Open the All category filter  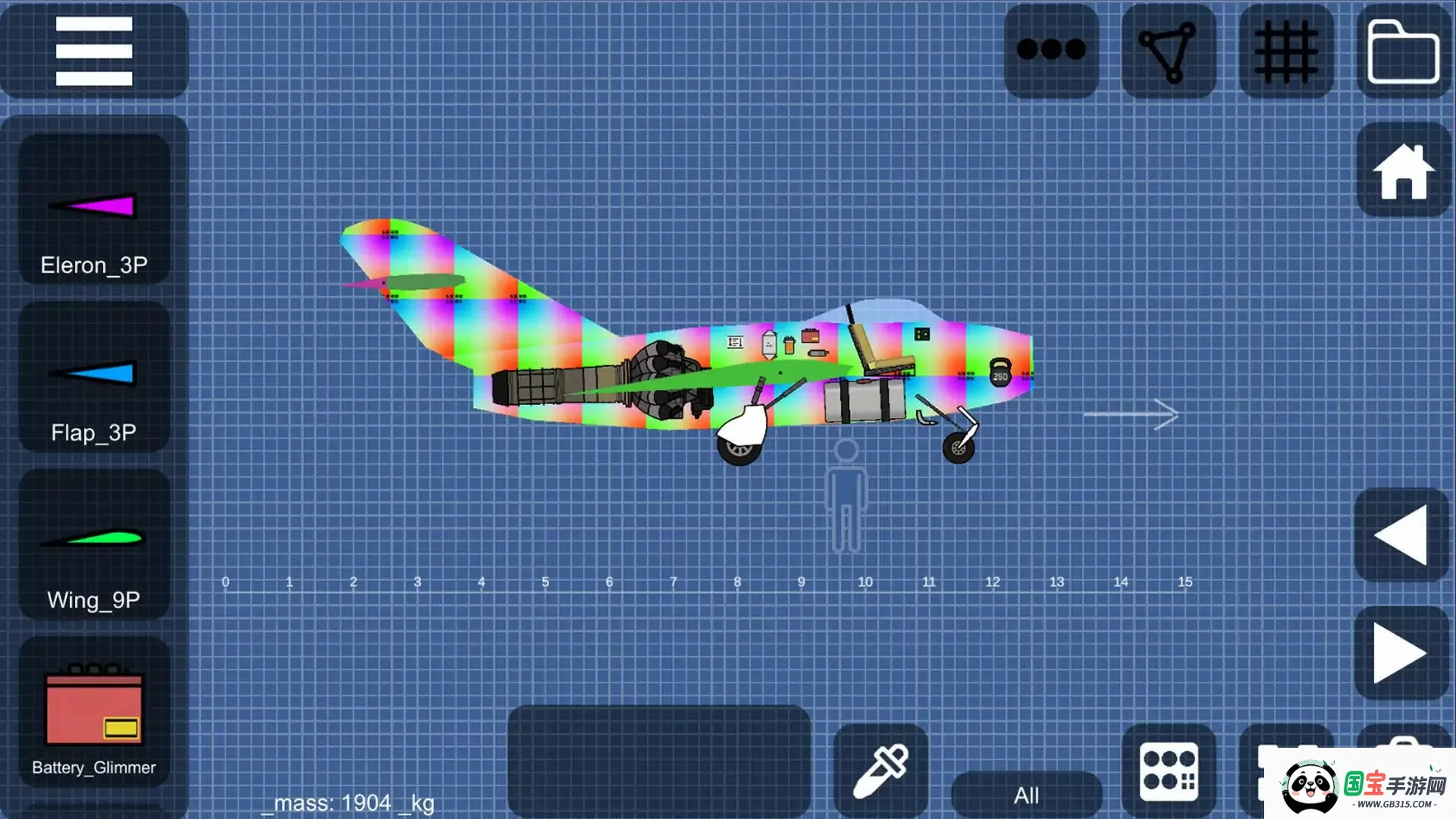[x=1028, y=794]
